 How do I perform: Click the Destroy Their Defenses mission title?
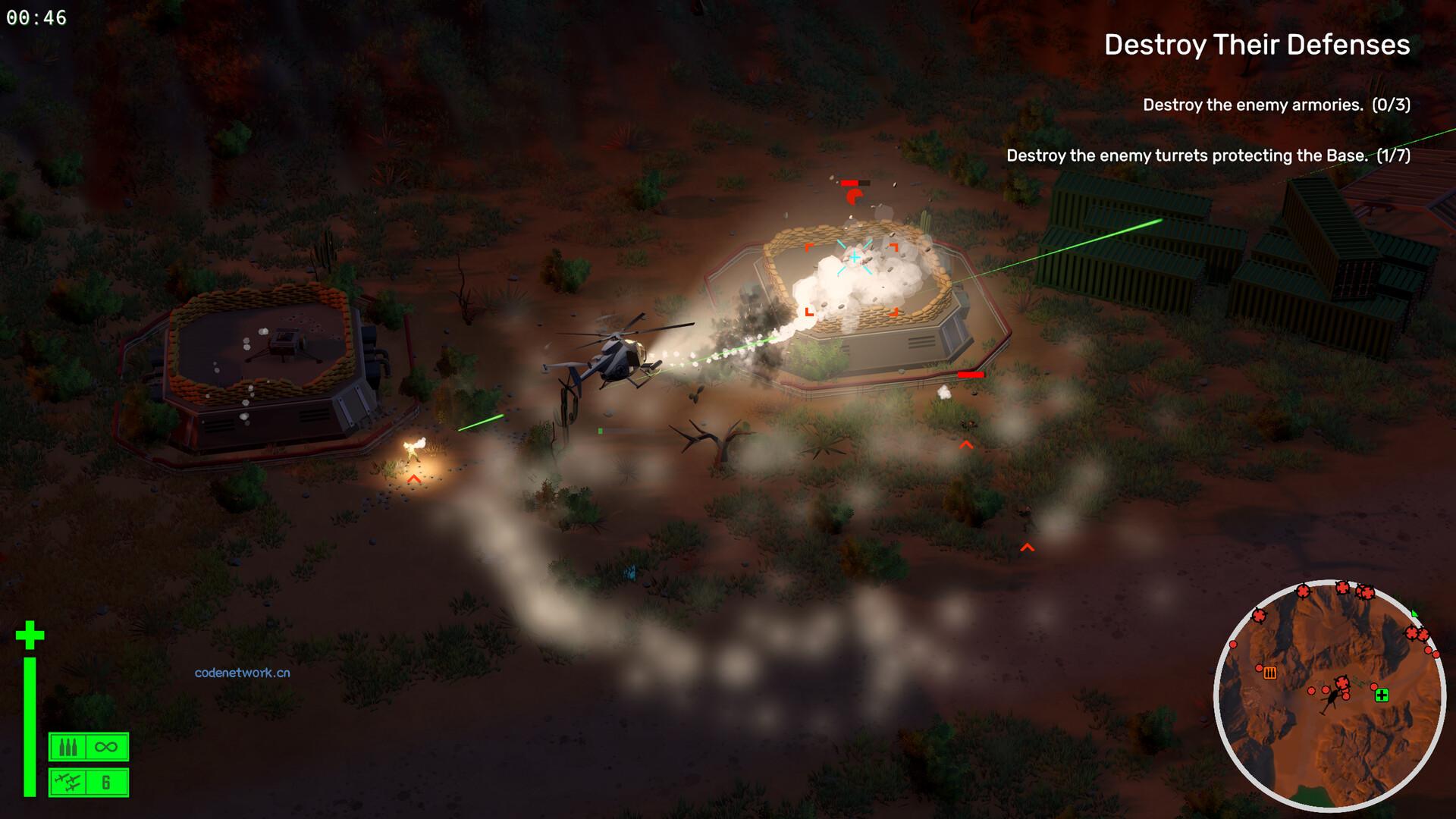click(x=1257, y=45)
